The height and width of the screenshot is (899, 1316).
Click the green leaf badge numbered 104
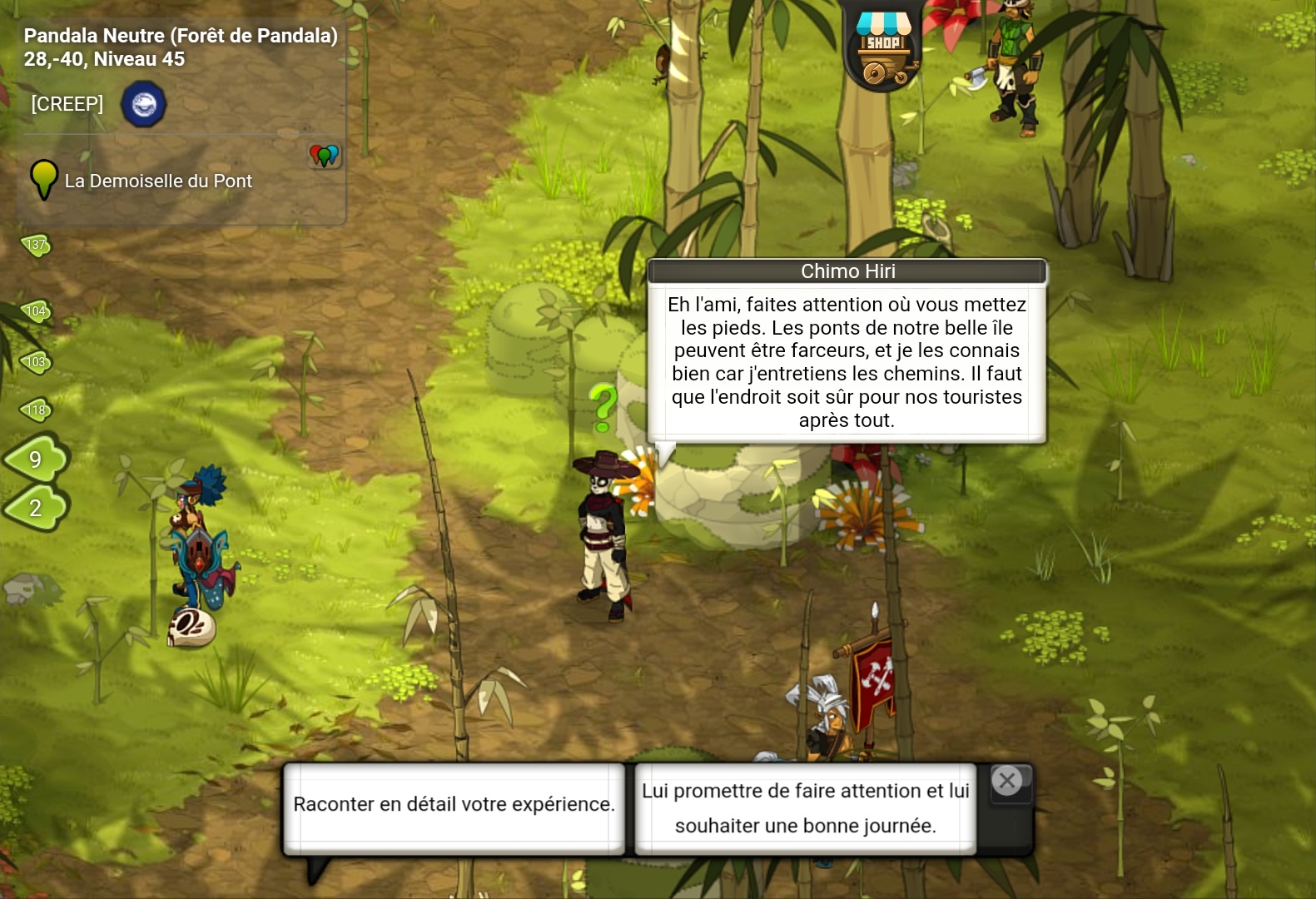coord(36,311)
